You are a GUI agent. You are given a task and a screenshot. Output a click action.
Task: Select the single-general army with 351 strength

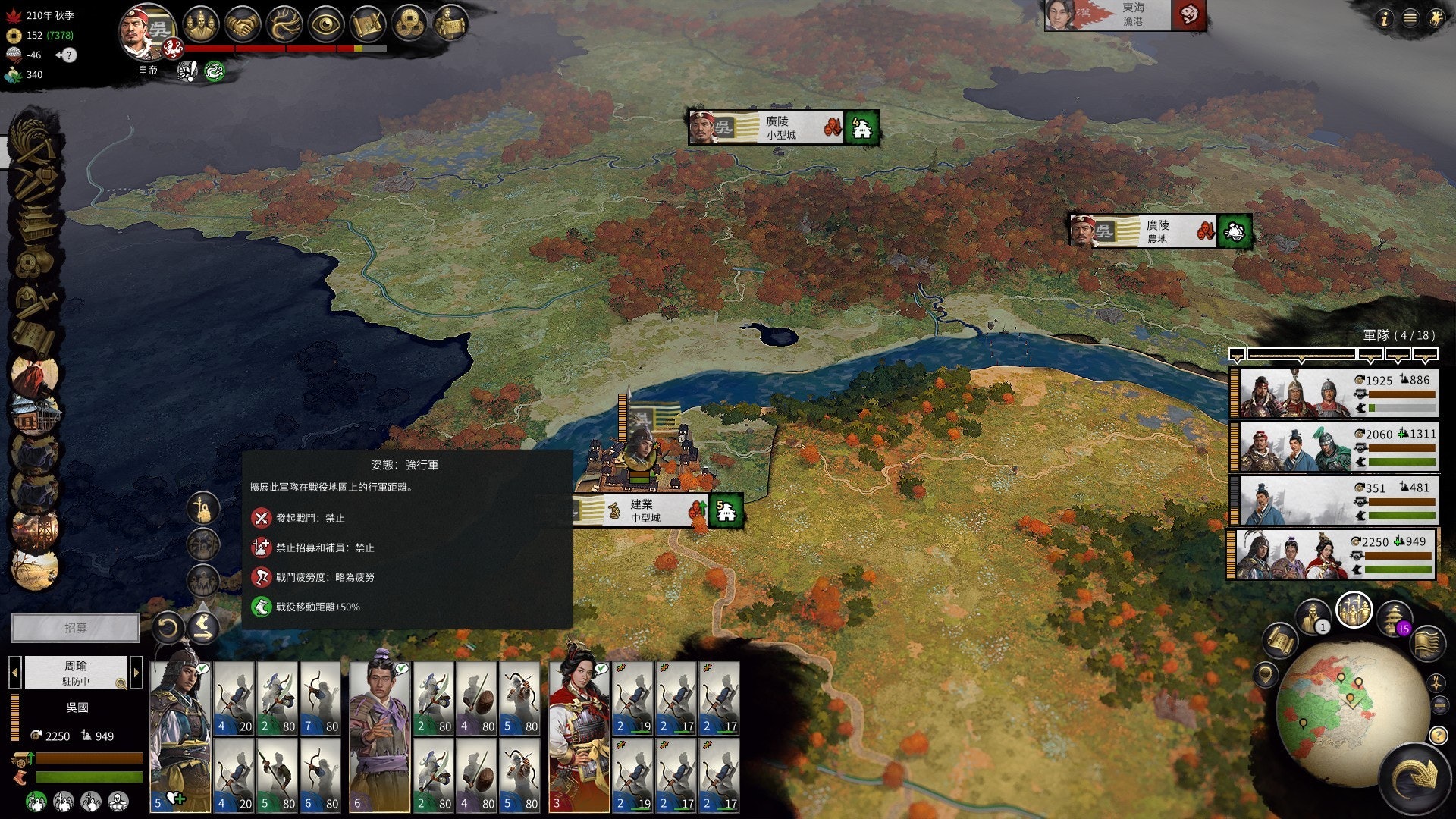1333,500
